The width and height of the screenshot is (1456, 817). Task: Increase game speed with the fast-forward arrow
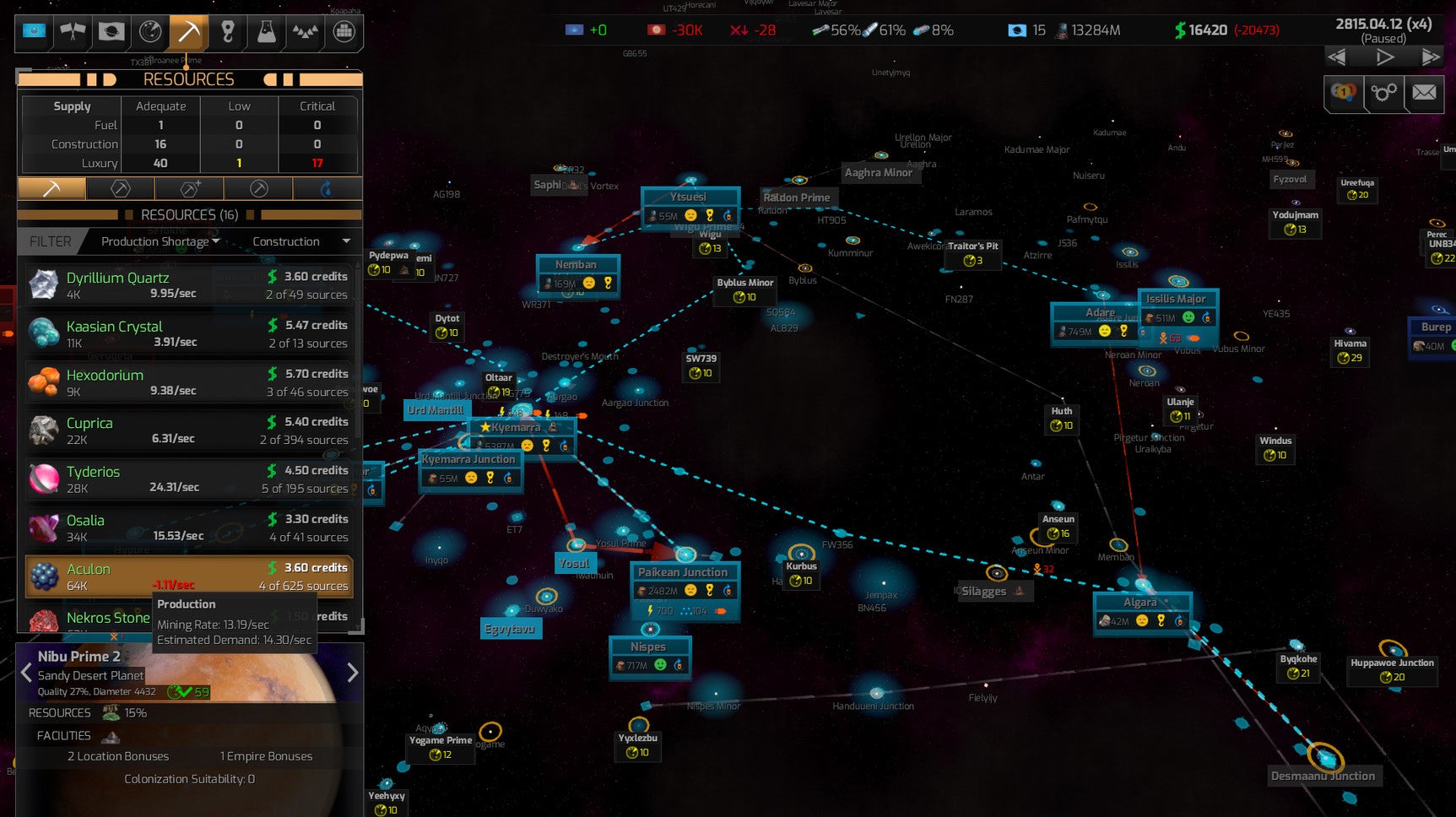point(1430,57)
